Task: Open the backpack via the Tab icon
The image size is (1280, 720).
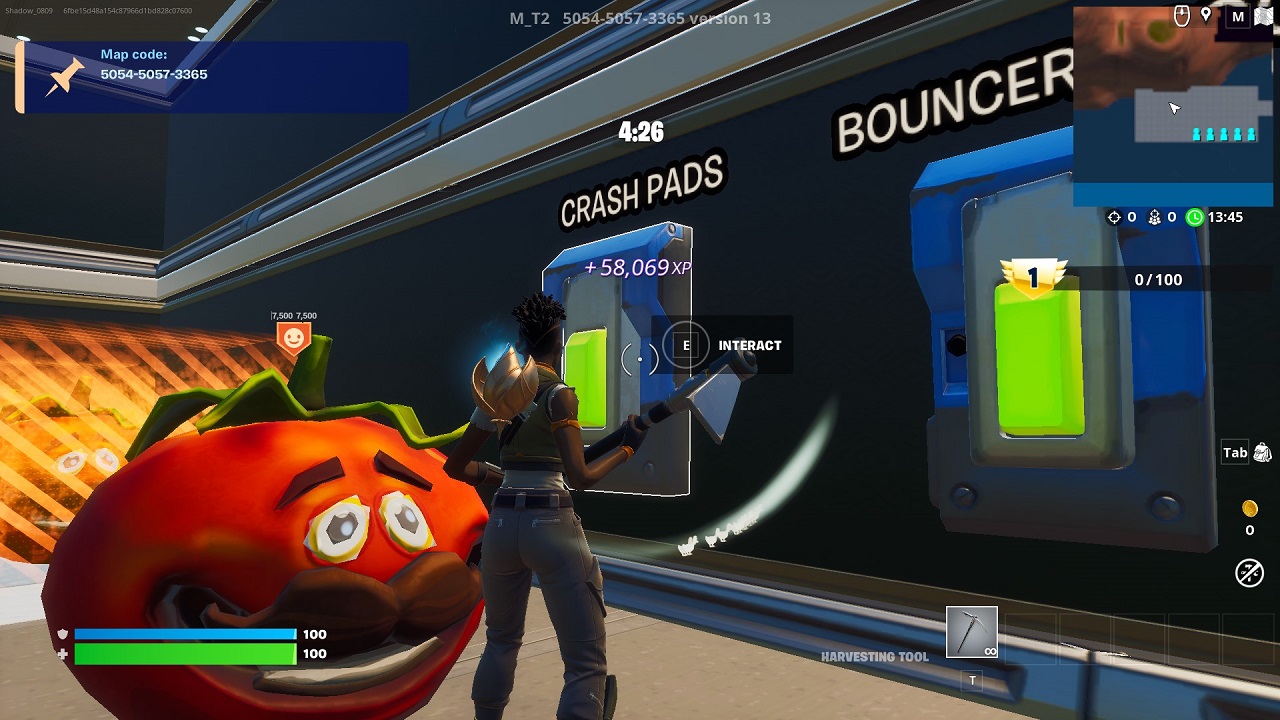Action: [x=1234, y=452]
